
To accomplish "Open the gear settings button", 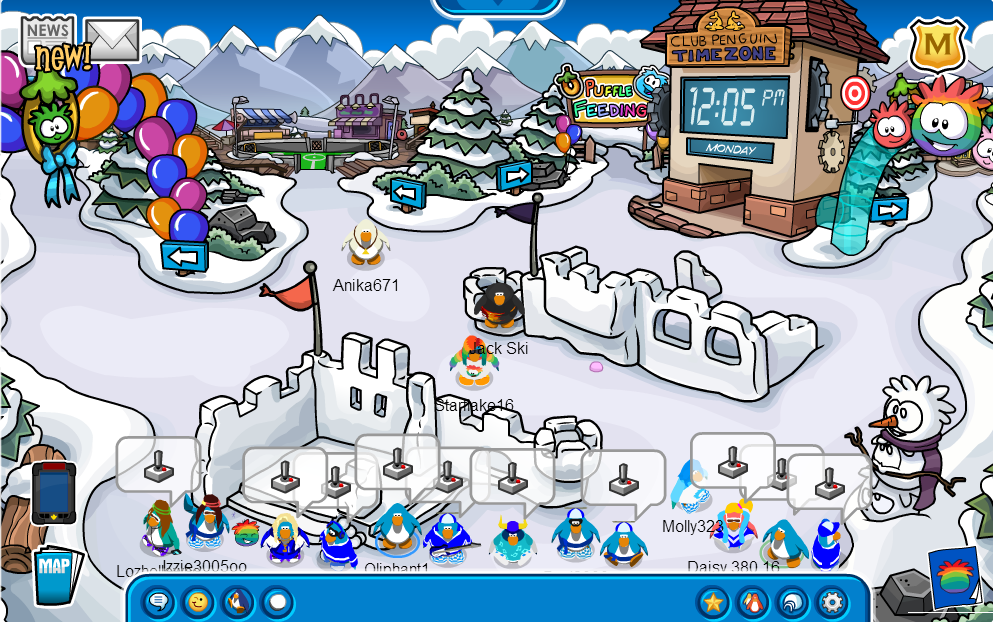I will click(832, 602).
